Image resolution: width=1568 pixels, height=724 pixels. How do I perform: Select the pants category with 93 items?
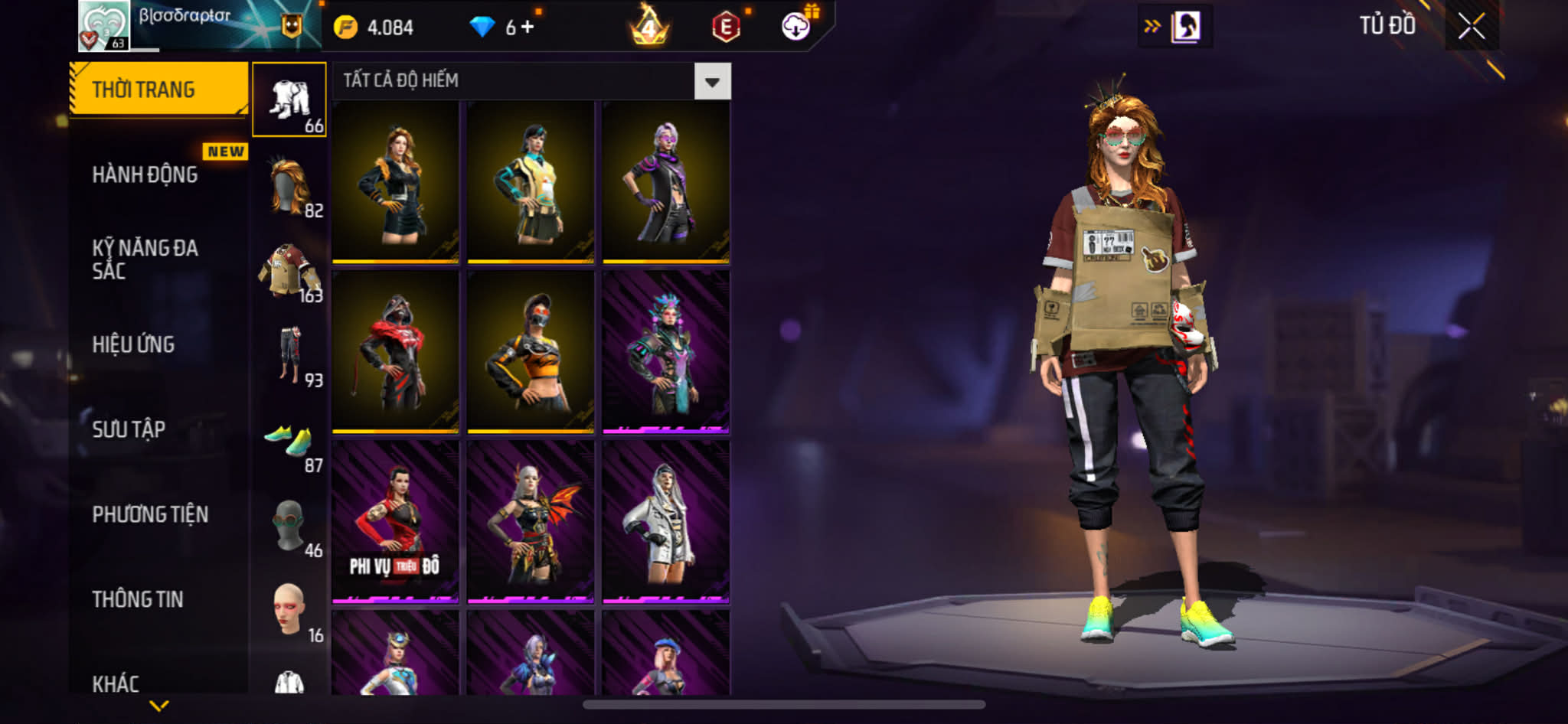289,357
